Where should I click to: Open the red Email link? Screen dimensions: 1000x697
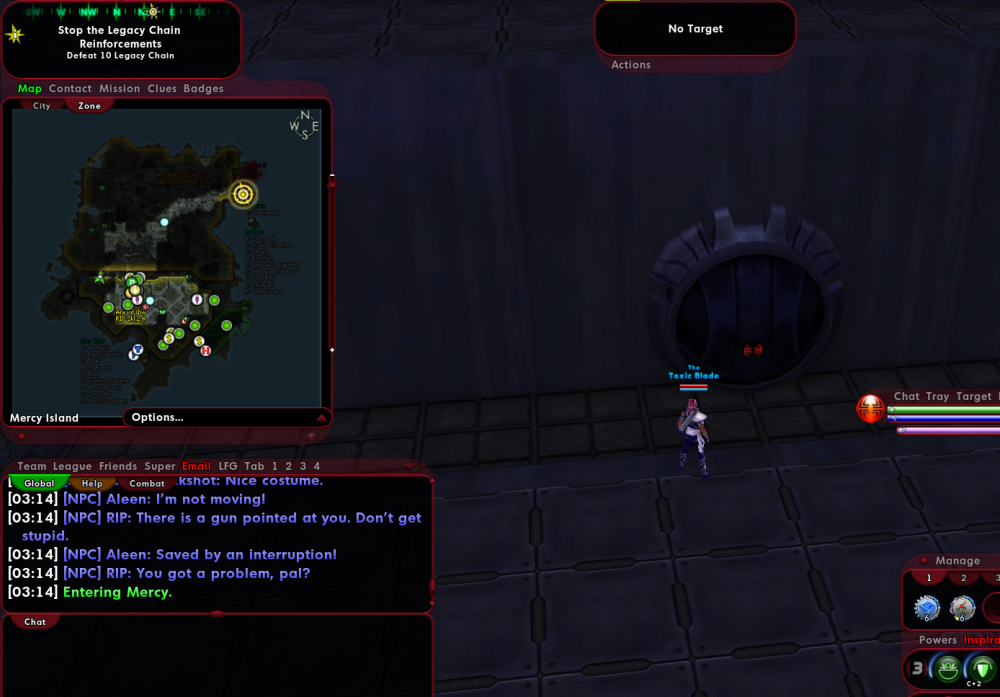[196, 466]
